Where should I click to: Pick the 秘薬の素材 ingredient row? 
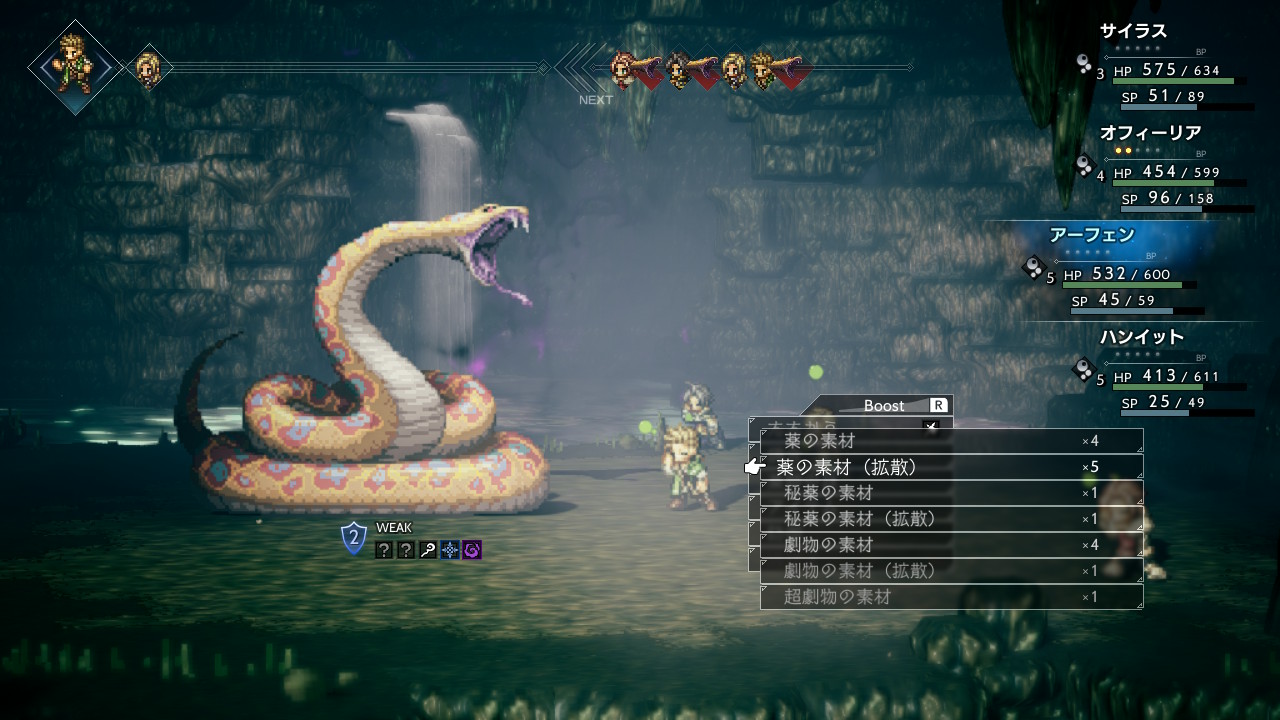coord(950,493)
